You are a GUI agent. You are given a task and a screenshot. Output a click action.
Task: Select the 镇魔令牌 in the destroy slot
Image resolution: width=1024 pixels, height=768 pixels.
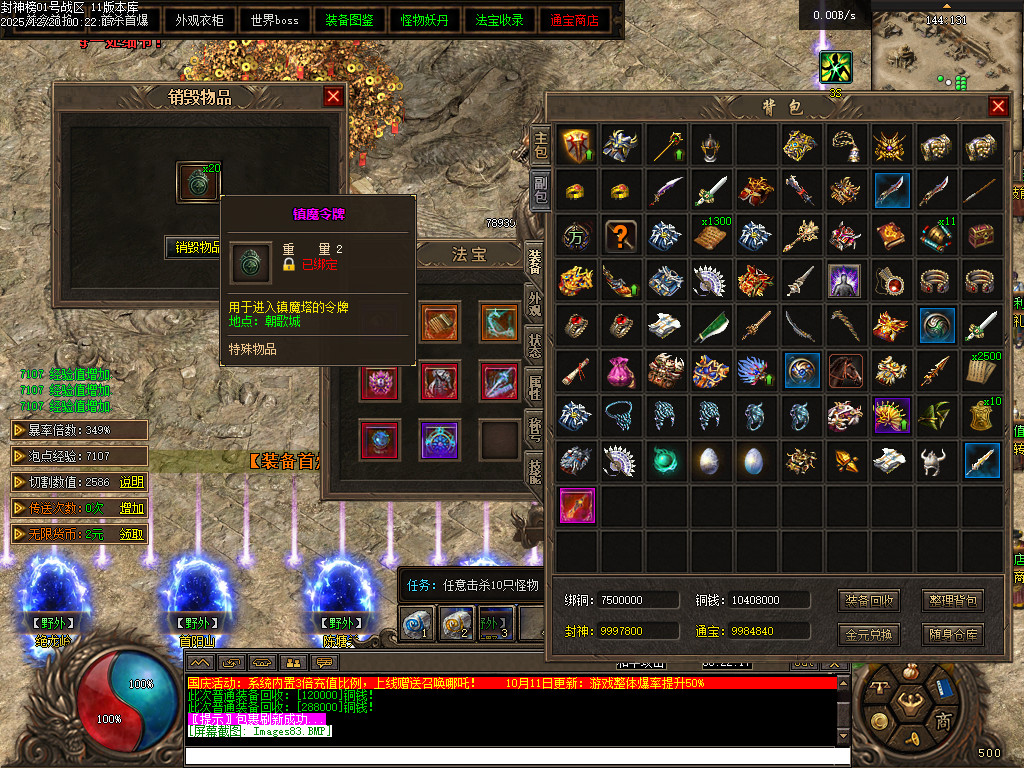coord(196,181)
